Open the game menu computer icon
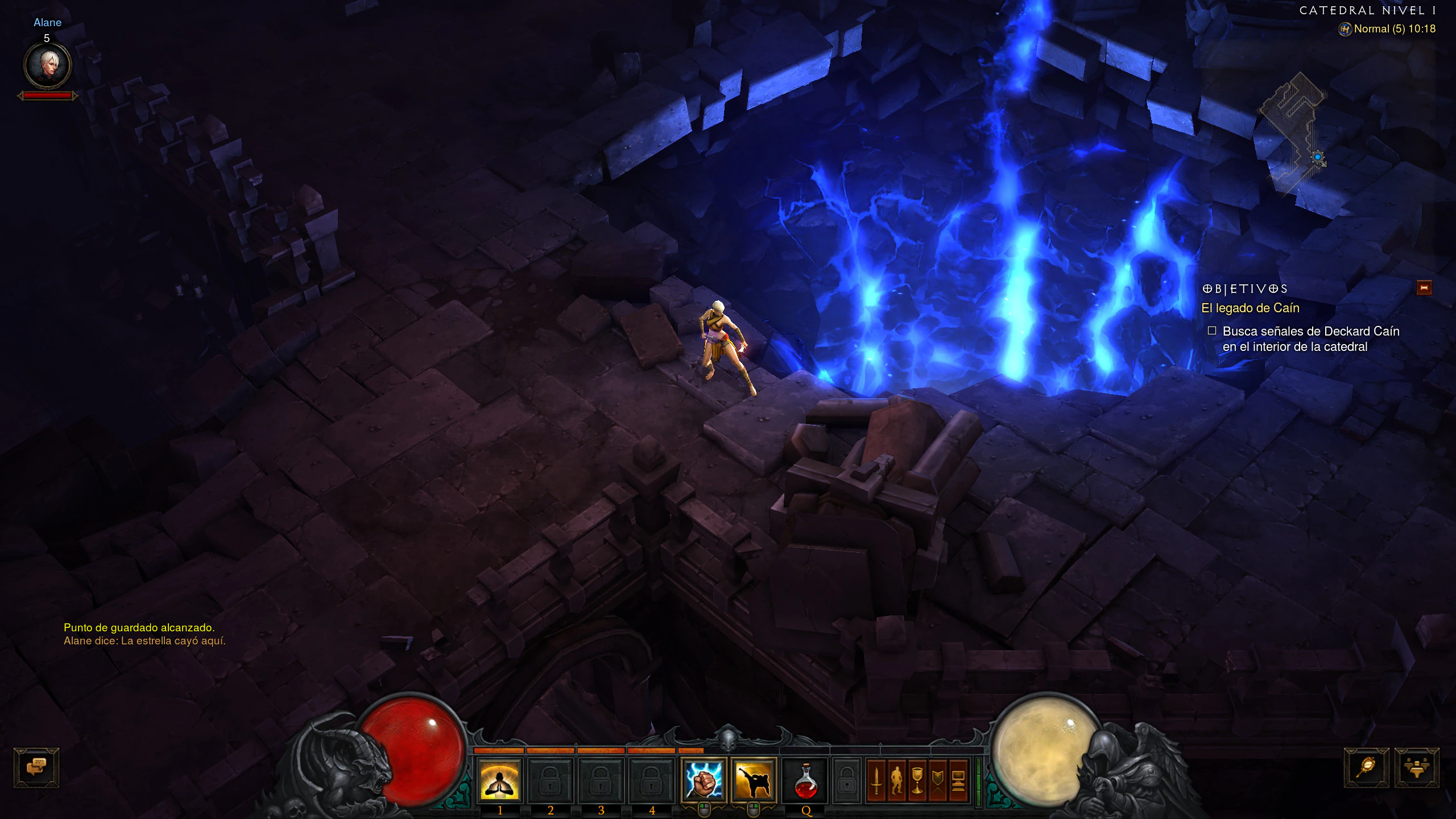1456x819 pixels. click(958, 780)
